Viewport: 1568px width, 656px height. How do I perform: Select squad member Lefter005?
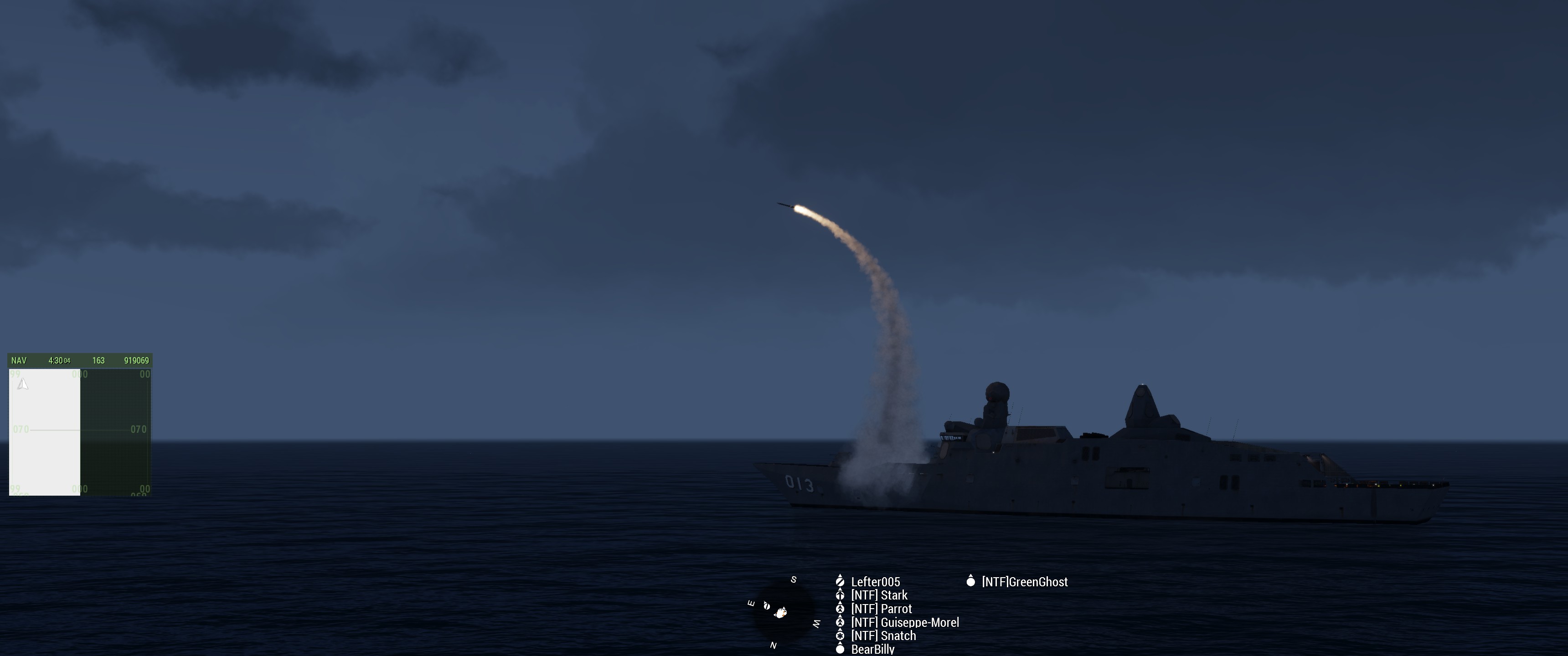click(x=875, y=582)
